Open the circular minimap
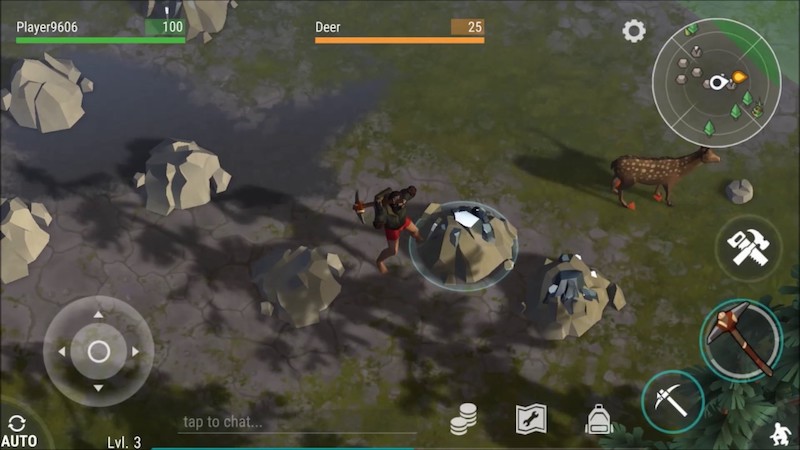The height and width of the screenshot is (450, 800). click(x=716, y=82)
